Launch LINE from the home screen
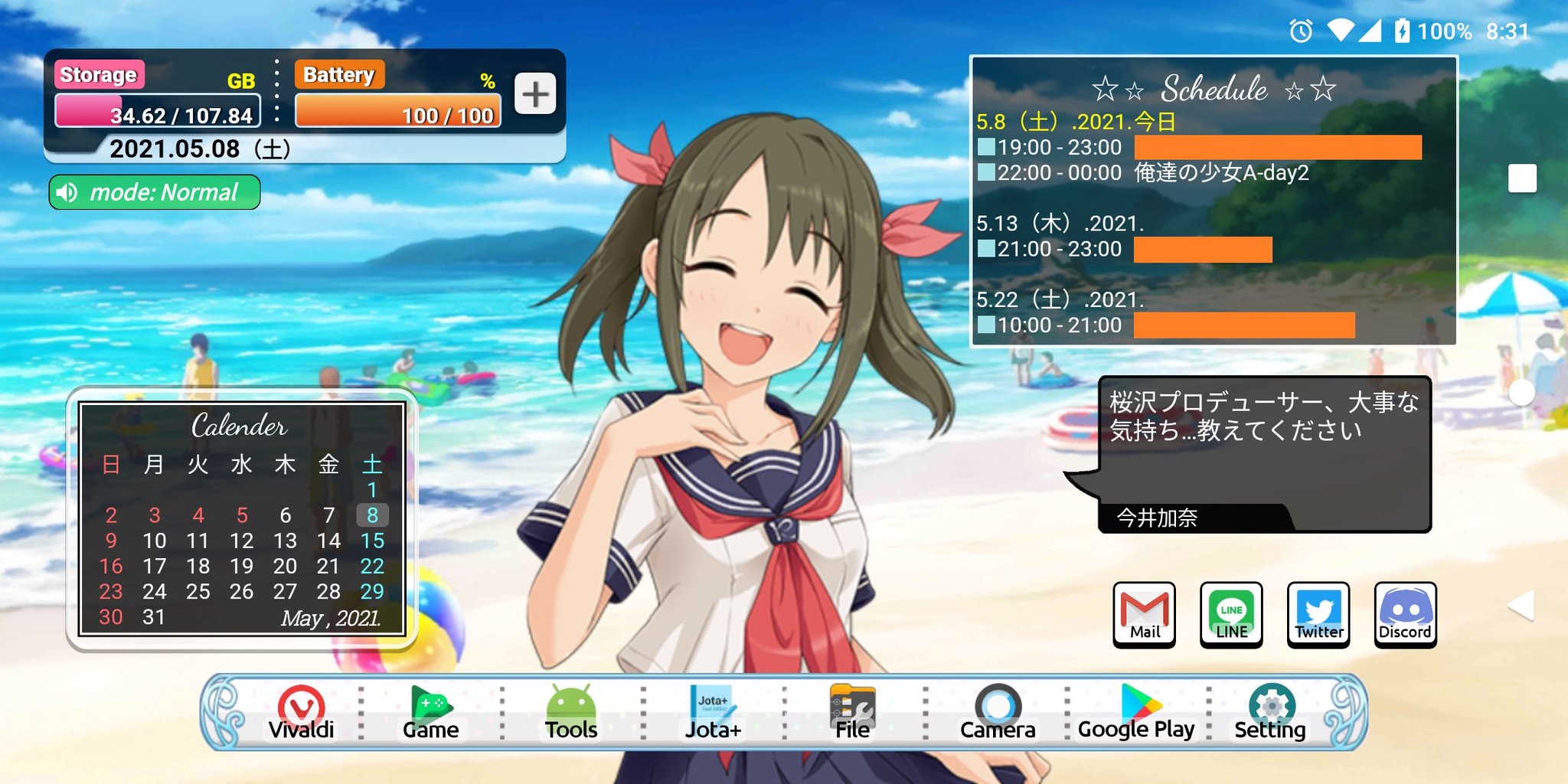Viewport: 1568px width, 784px height. 1230,615
